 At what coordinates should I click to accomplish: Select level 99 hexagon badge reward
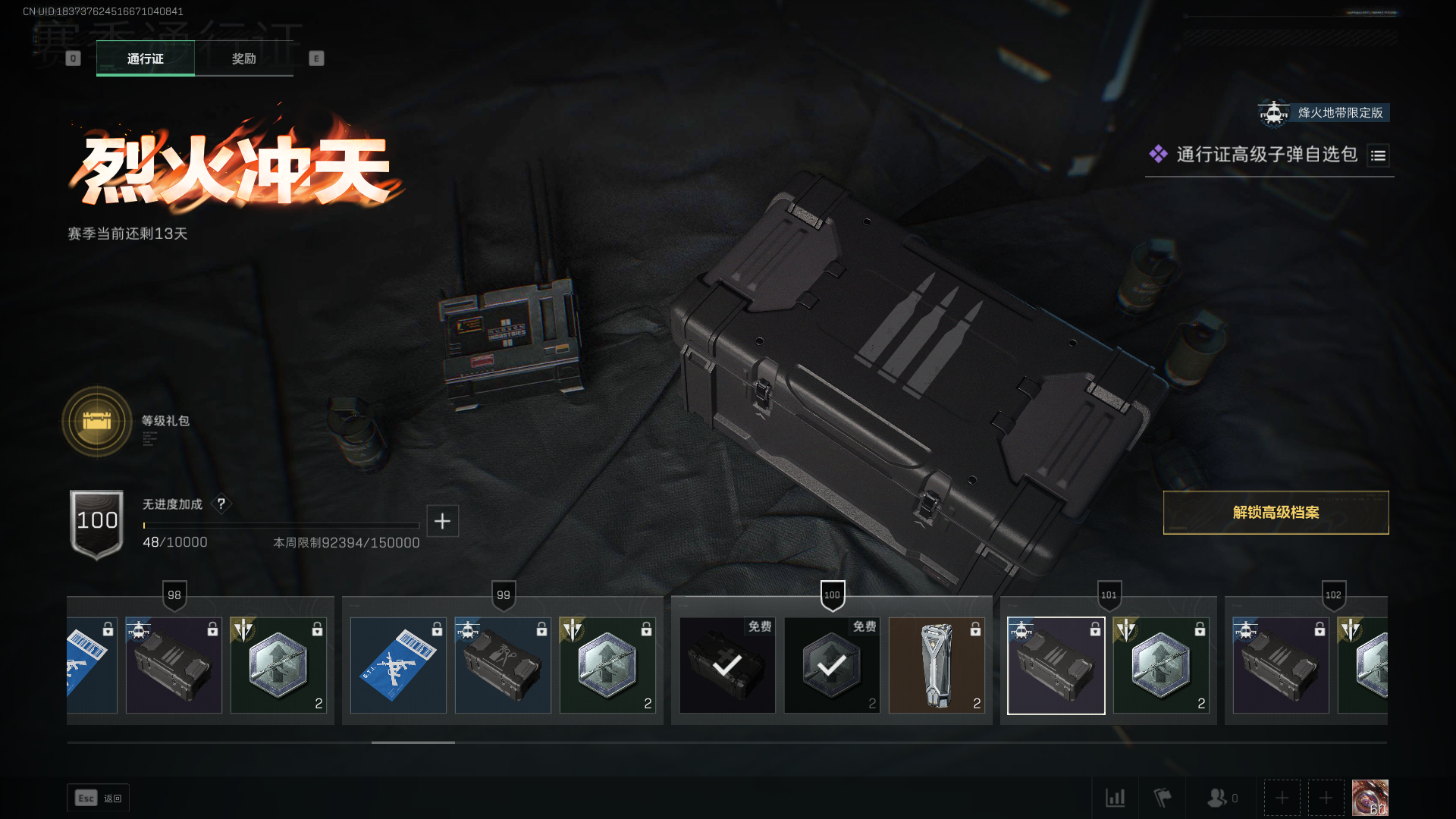(x=607, y=665)
